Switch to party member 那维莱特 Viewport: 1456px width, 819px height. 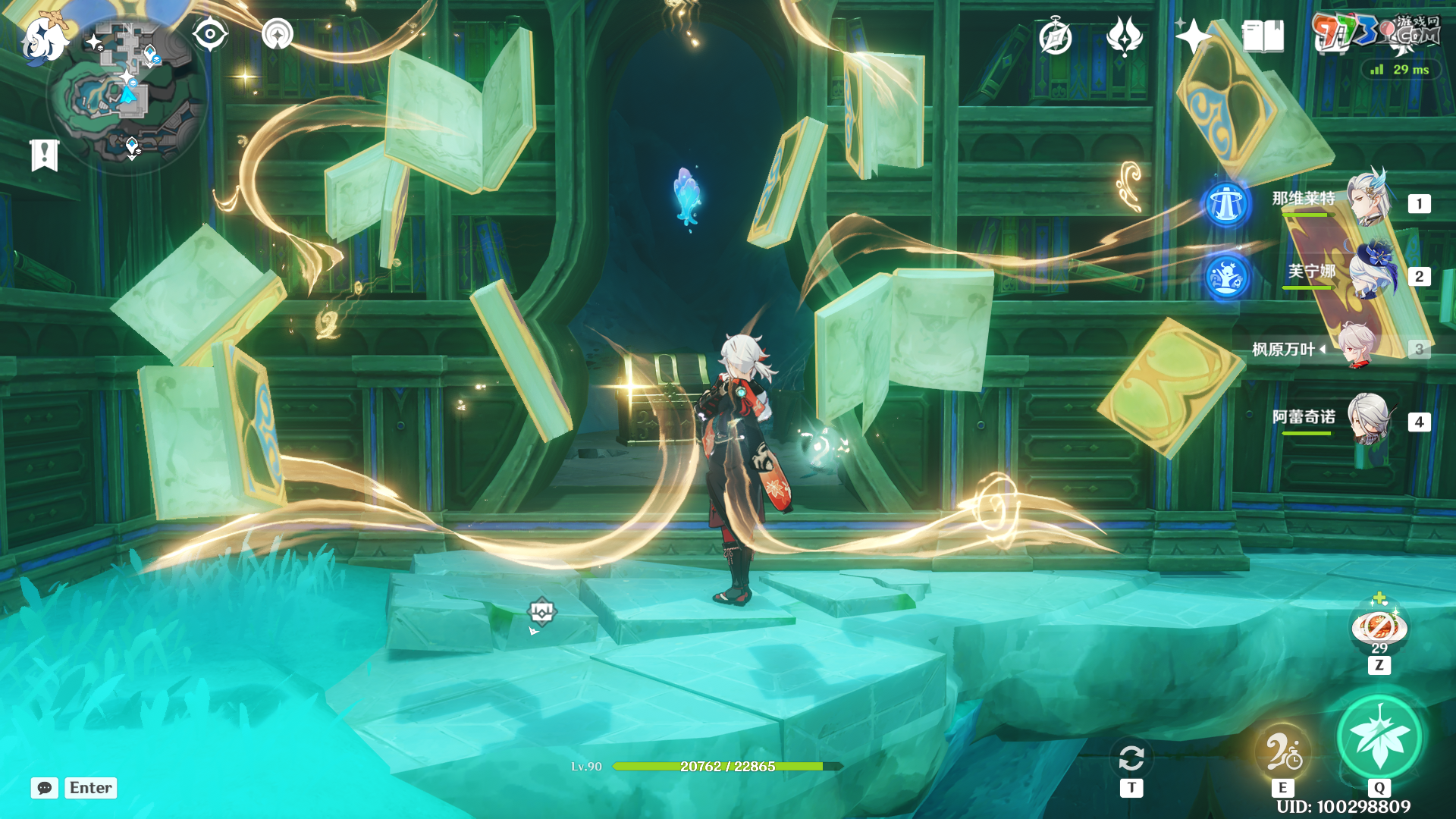tap(1367, 200)
